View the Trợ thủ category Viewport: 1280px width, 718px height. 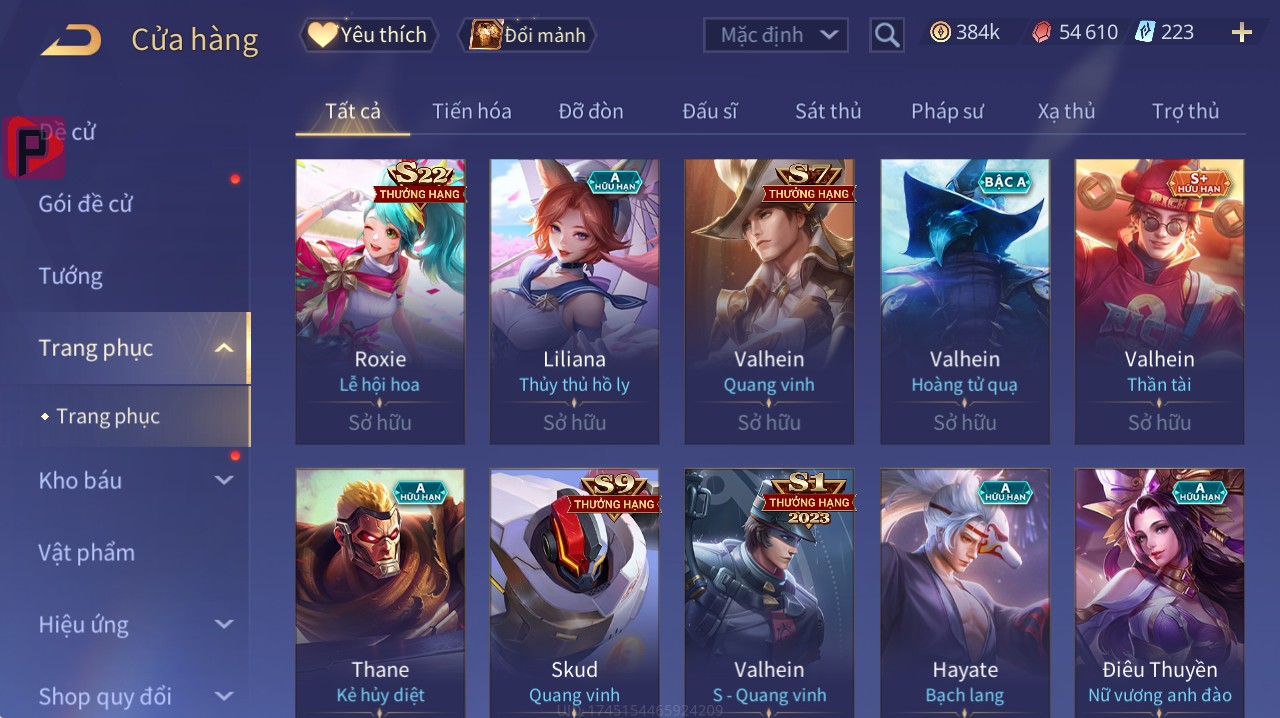1185,111
